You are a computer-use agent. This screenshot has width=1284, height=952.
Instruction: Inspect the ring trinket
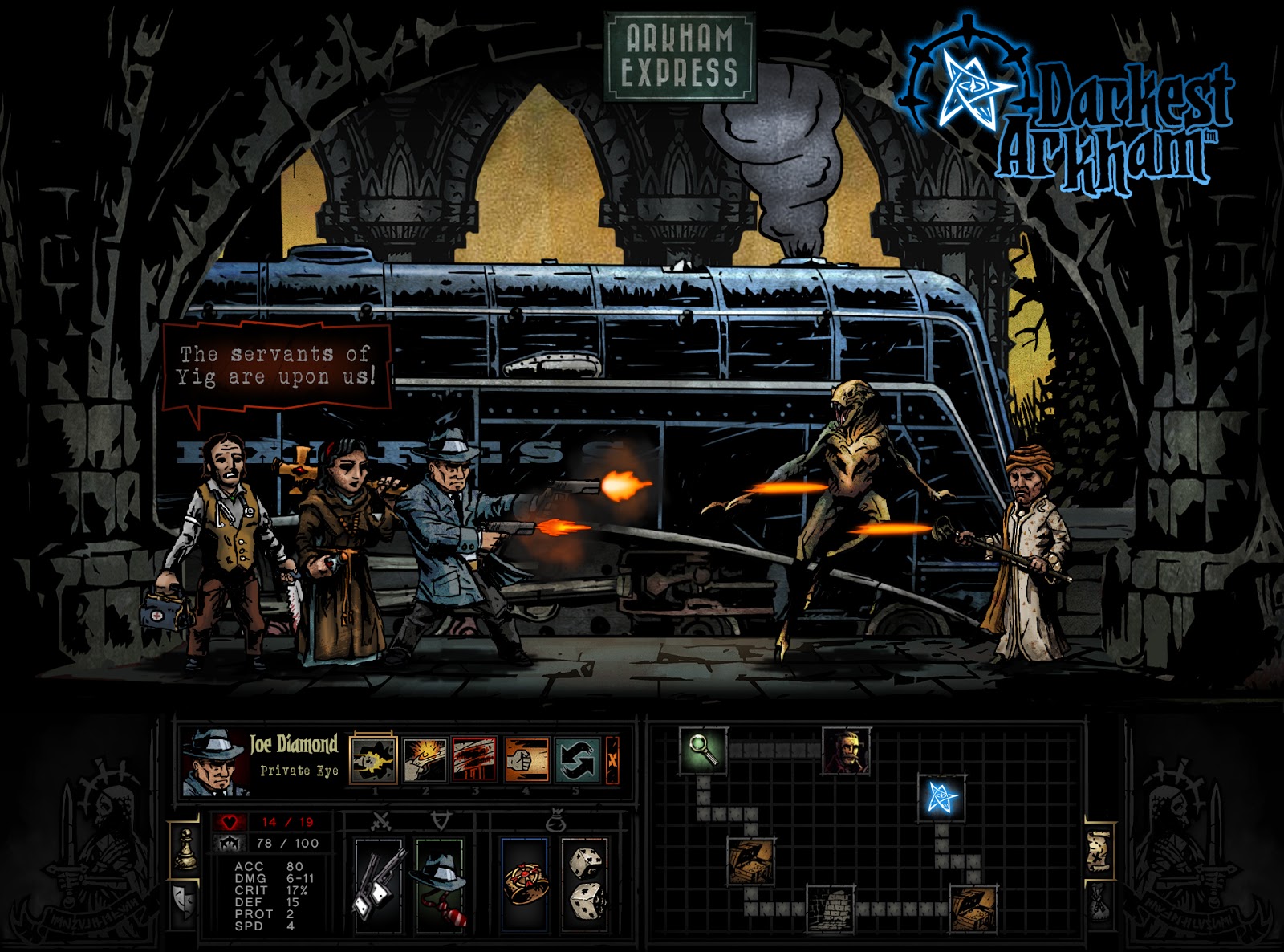[527, 884]
